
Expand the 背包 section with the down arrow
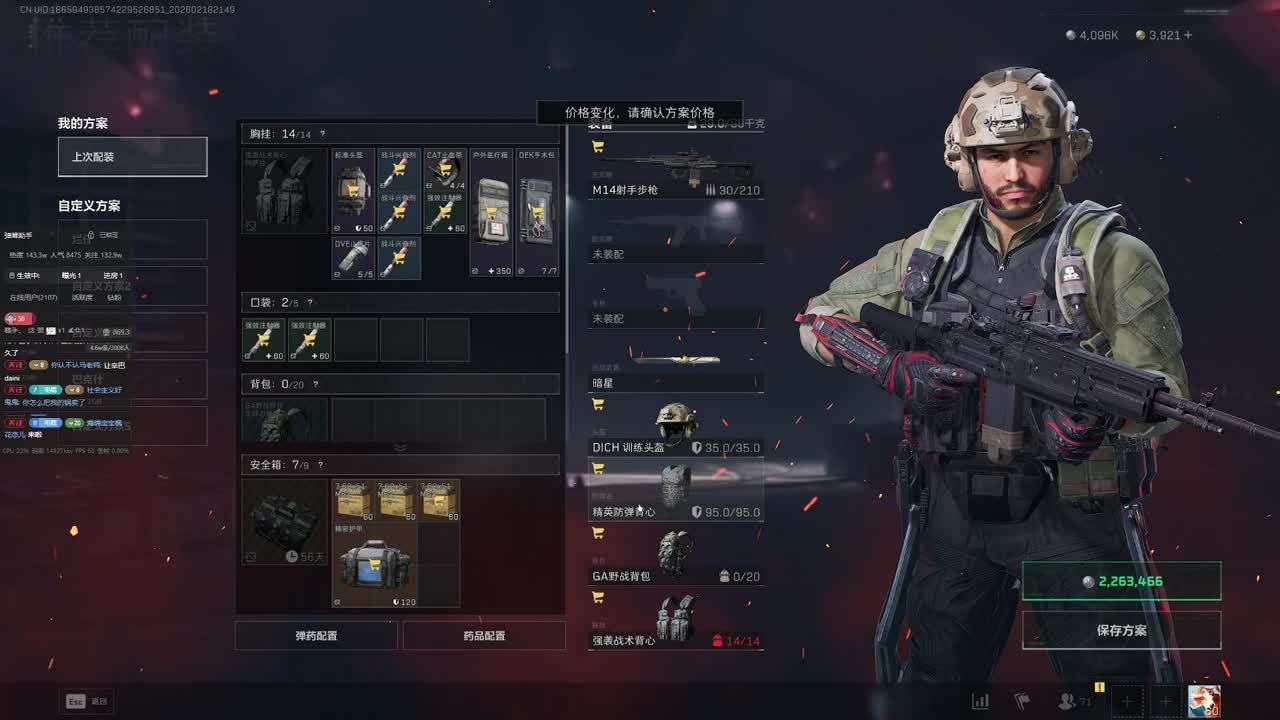point(400,447)
